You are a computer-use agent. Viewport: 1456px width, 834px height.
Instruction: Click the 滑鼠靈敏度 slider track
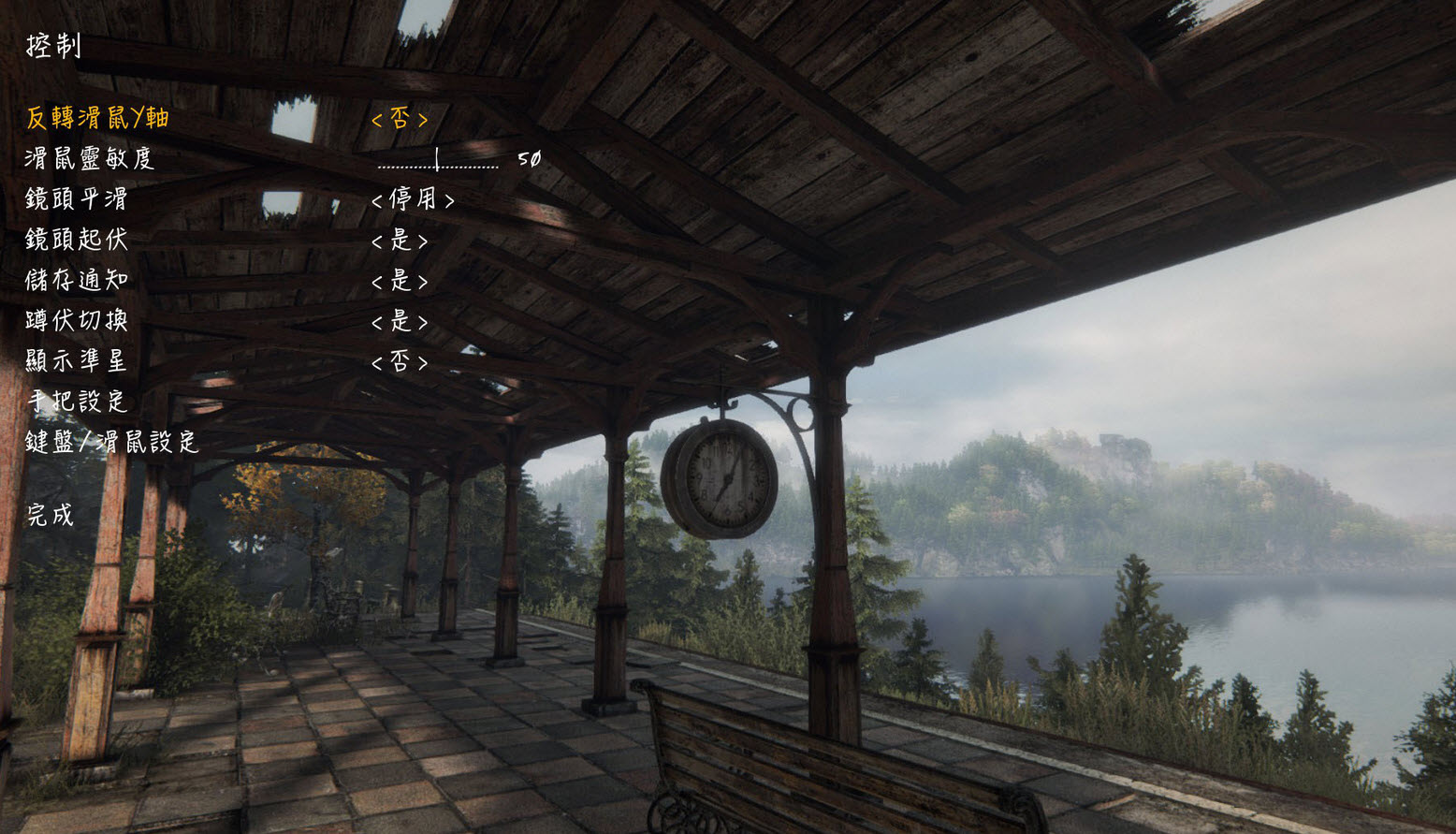pos(438,165)
